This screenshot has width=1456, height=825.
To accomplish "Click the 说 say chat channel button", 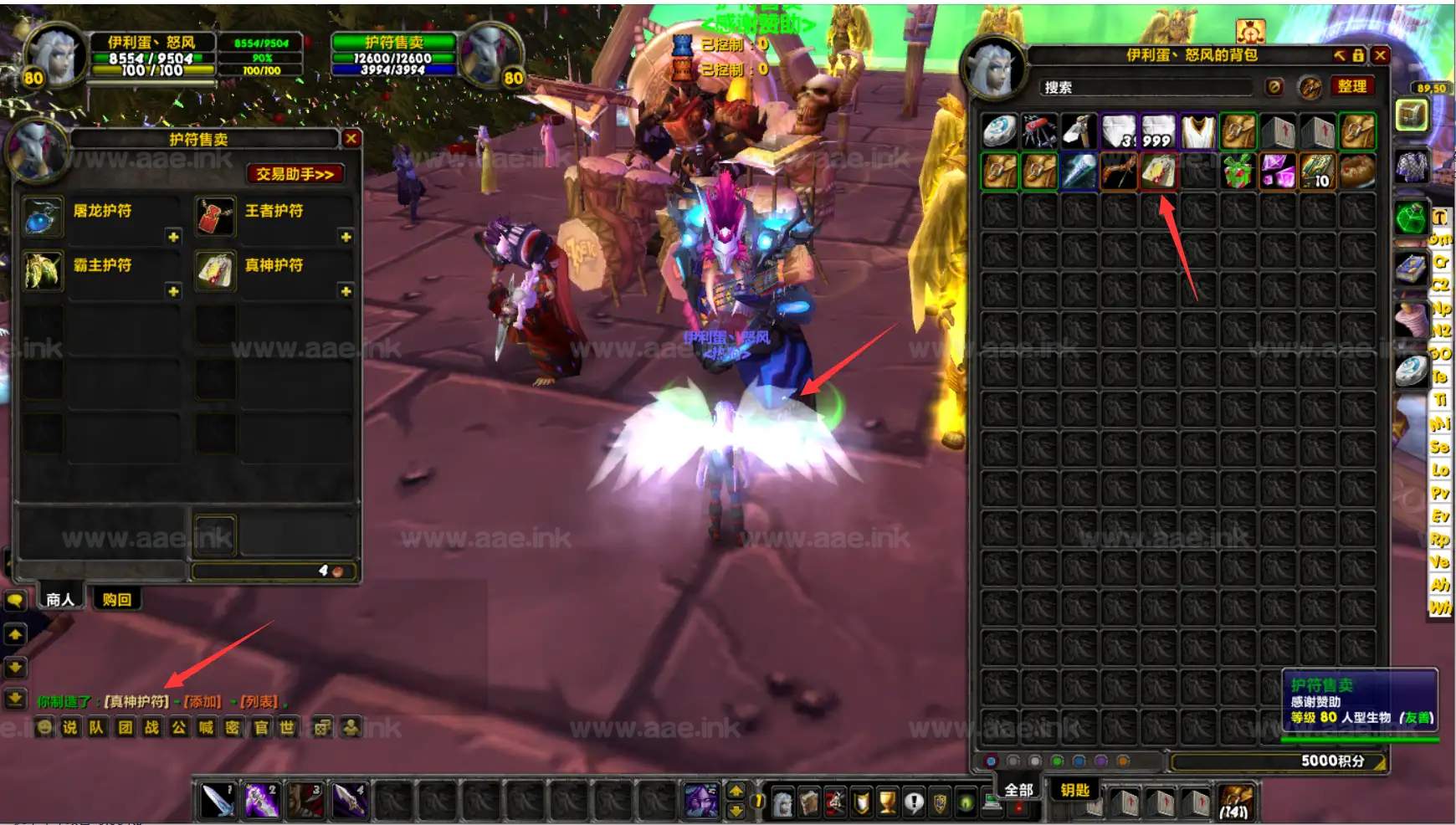I will coord(70,727).
